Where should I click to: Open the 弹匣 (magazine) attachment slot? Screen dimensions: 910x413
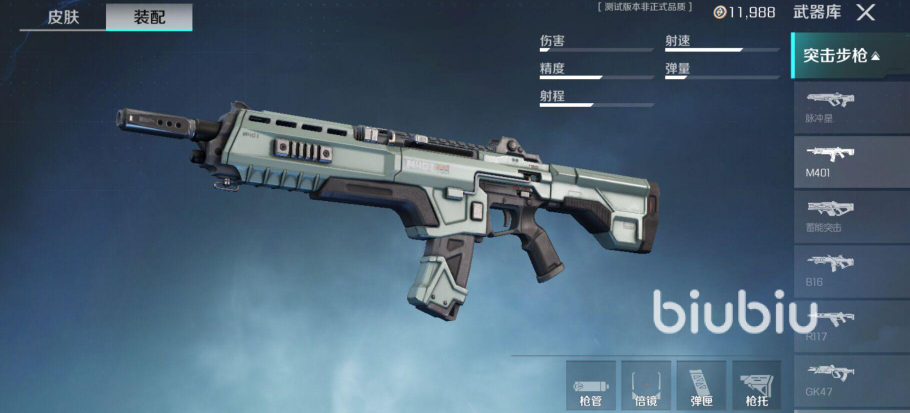(x=701, y=387)
